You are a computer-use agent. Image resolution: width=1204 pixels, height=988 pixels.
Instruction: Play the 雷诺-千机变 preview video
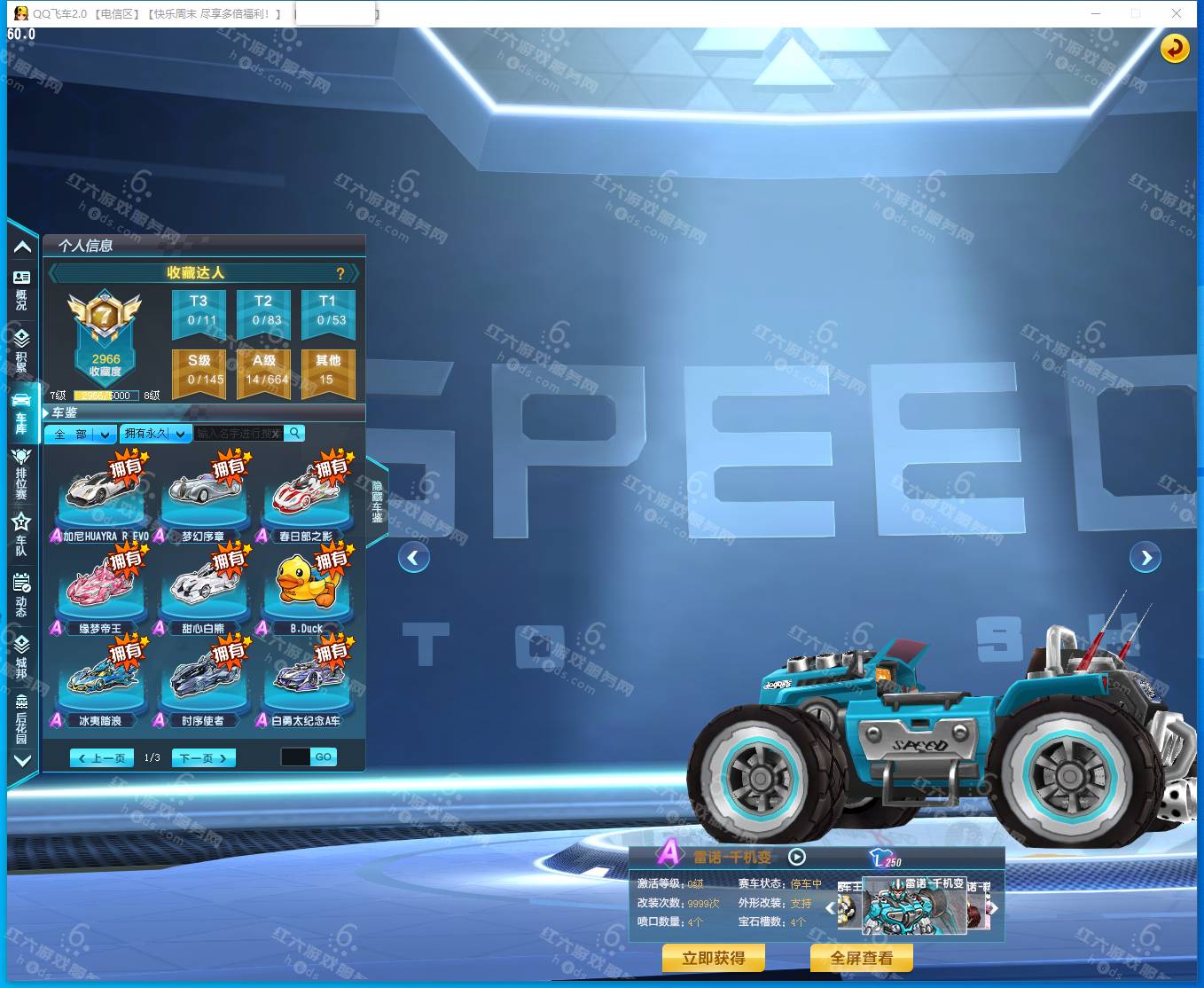(x=797, y=857)
